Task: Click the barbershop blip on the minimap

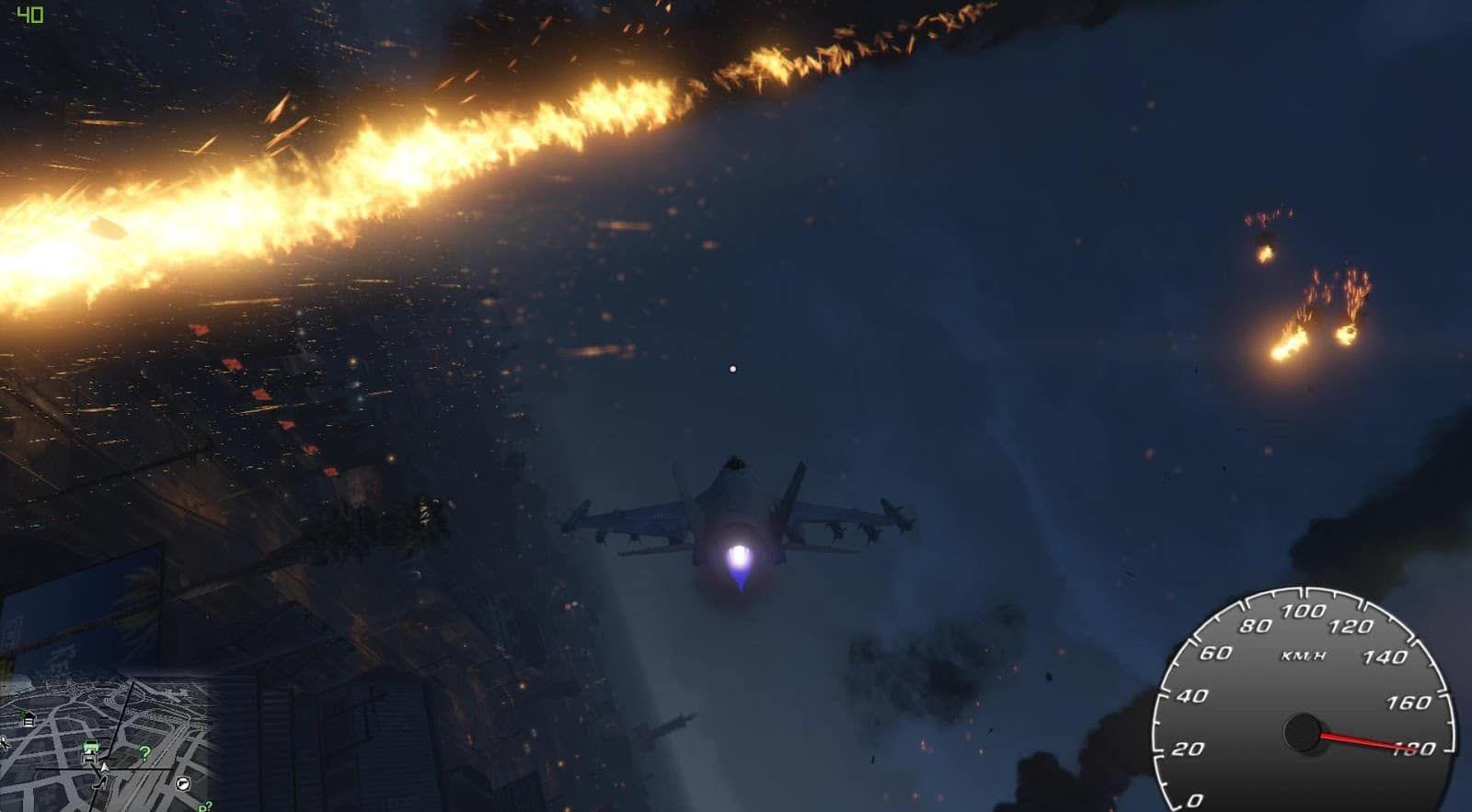Action: point(182,784)
